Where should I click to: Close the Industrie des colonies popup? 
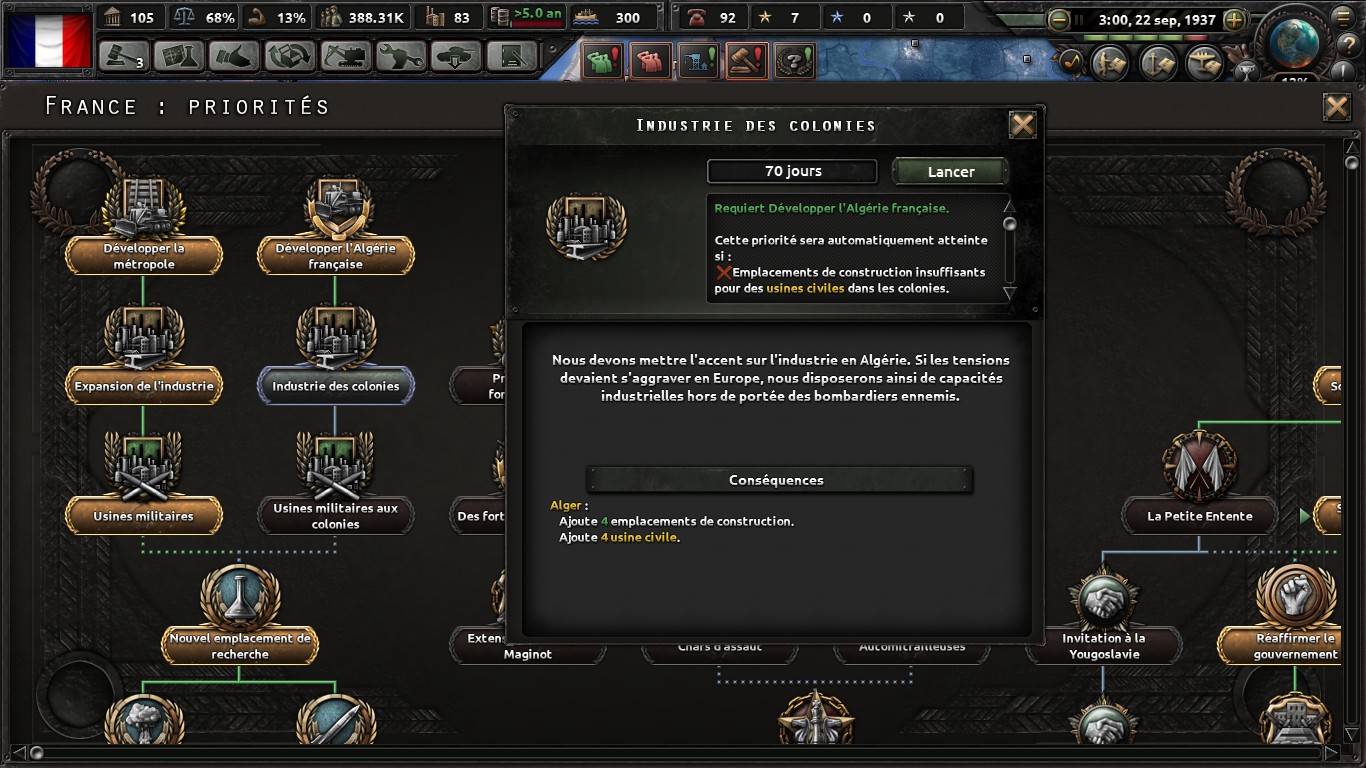[x=1022, y=125]
